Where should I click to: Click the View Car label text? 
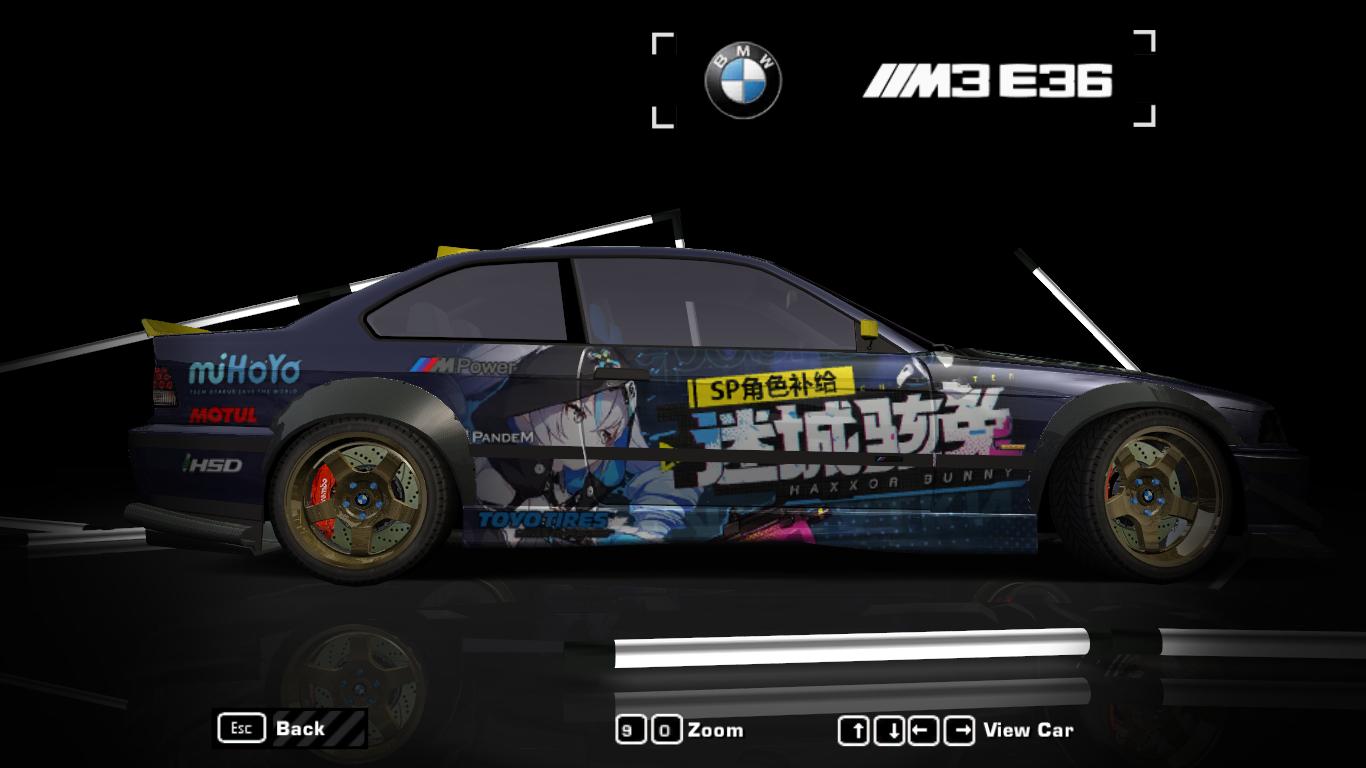(x=1030, y=730)
